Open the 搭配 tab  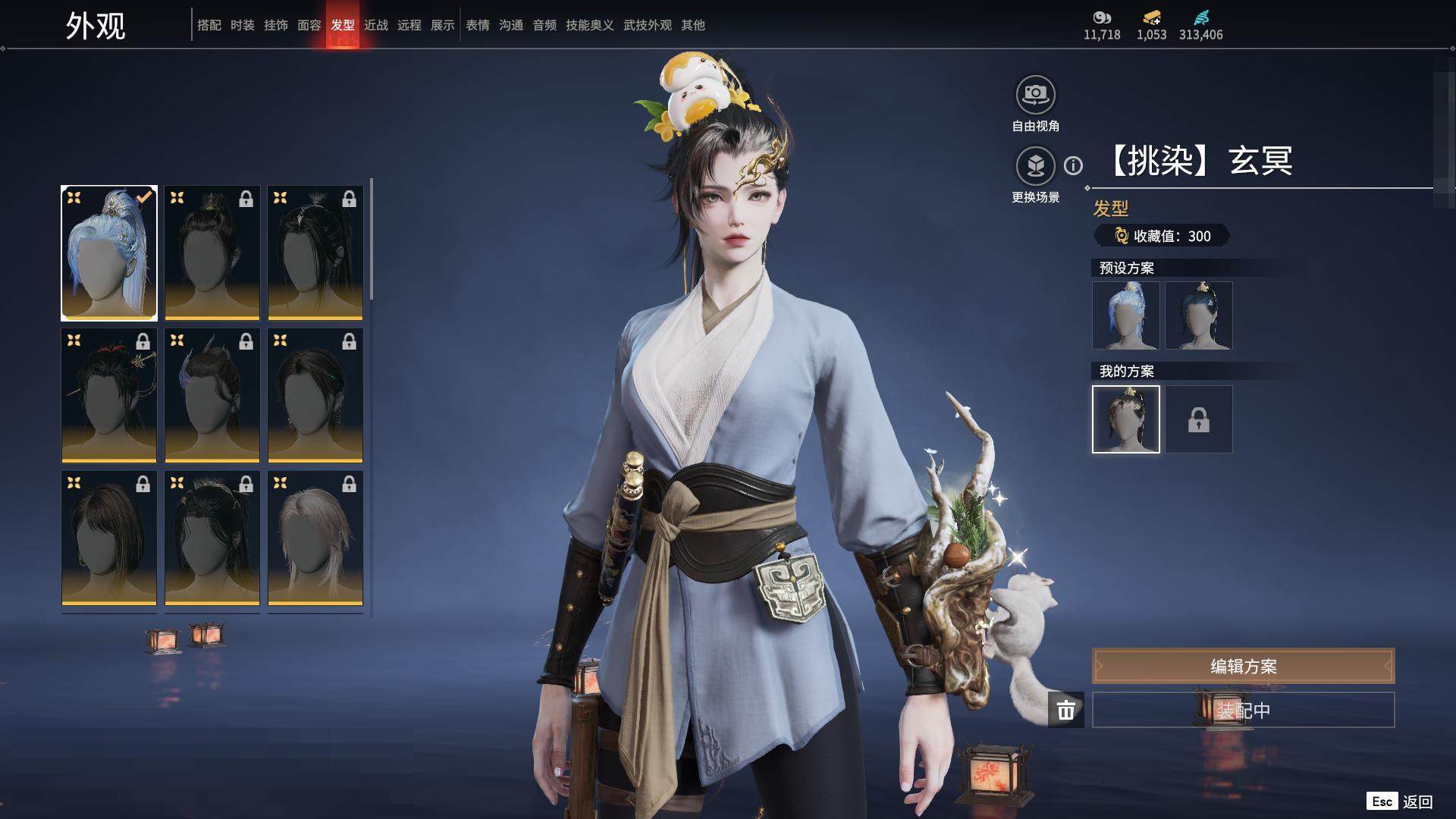pyautogui.click(x=209, y=25)
